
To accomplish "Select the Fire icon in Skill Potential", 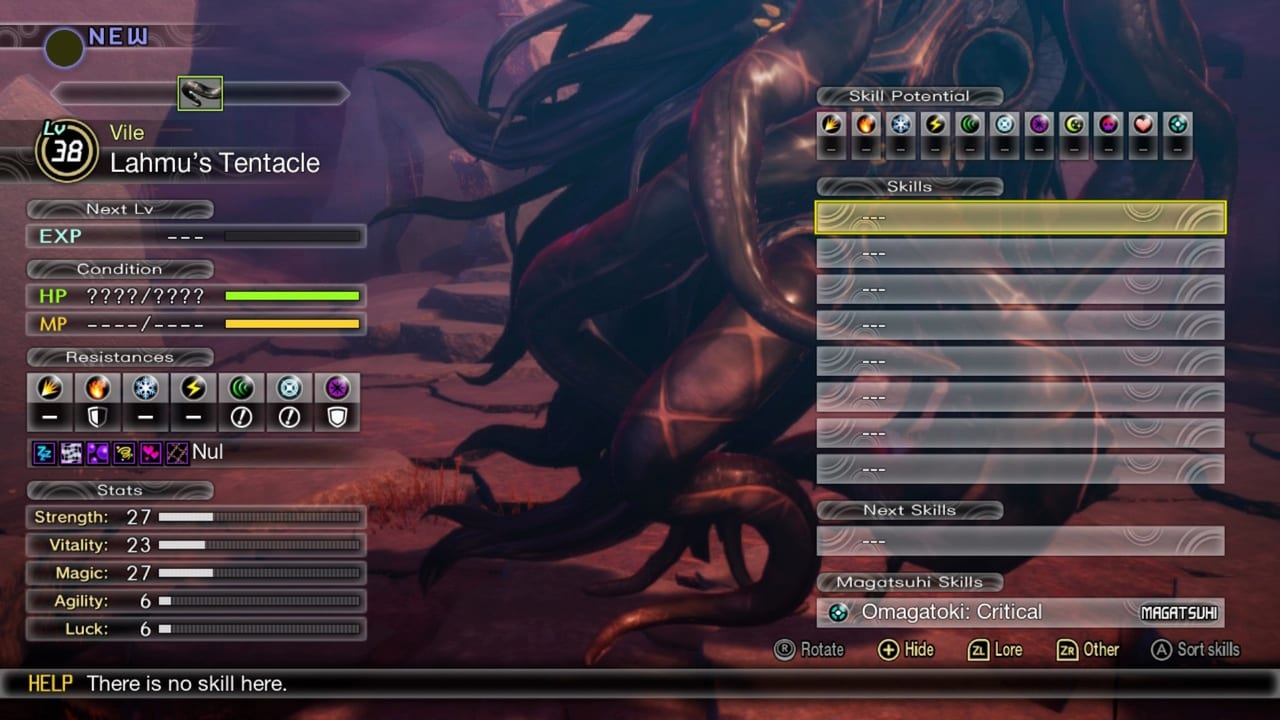I will point(865,125).
